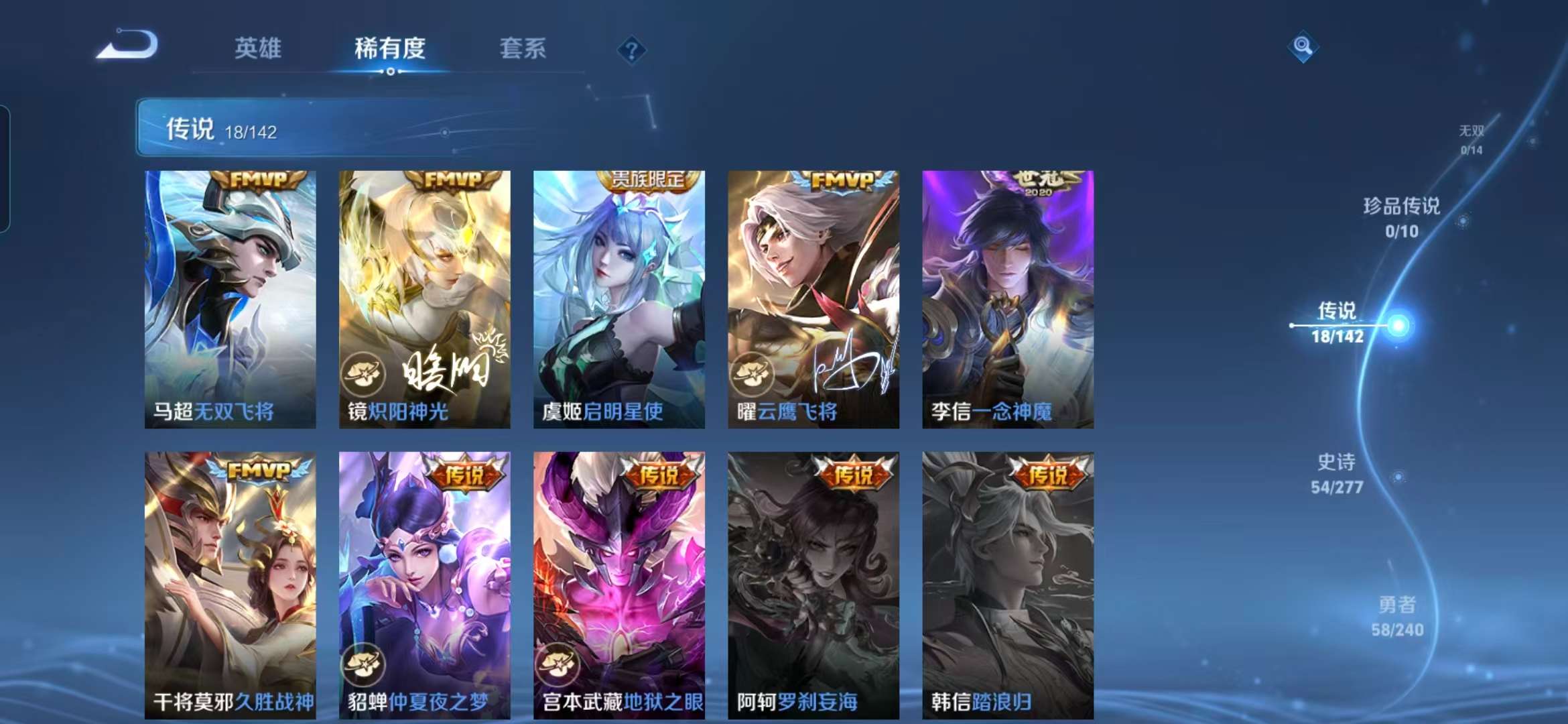Switch to the 英雄 tab

tap(259, 48)
